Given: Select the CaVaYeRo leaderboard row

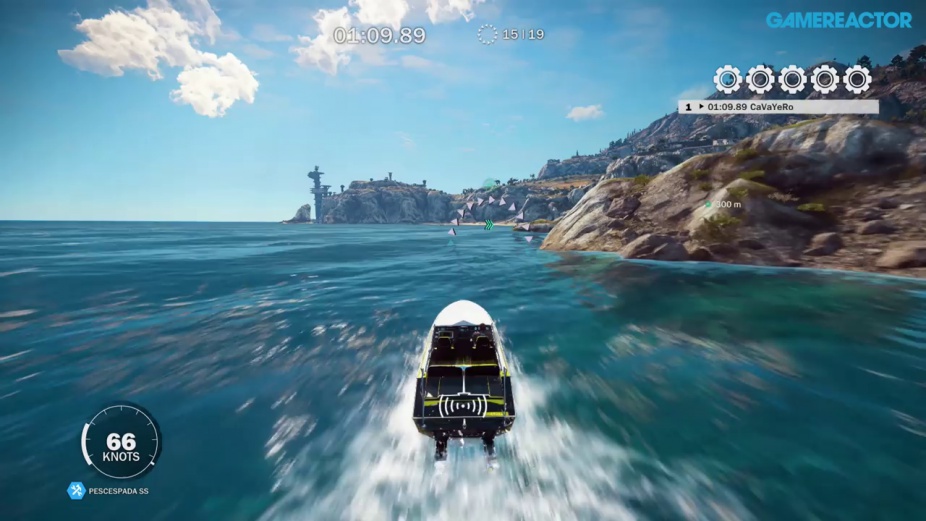Looking at the screenshot, I should click(x=778, y=106).
